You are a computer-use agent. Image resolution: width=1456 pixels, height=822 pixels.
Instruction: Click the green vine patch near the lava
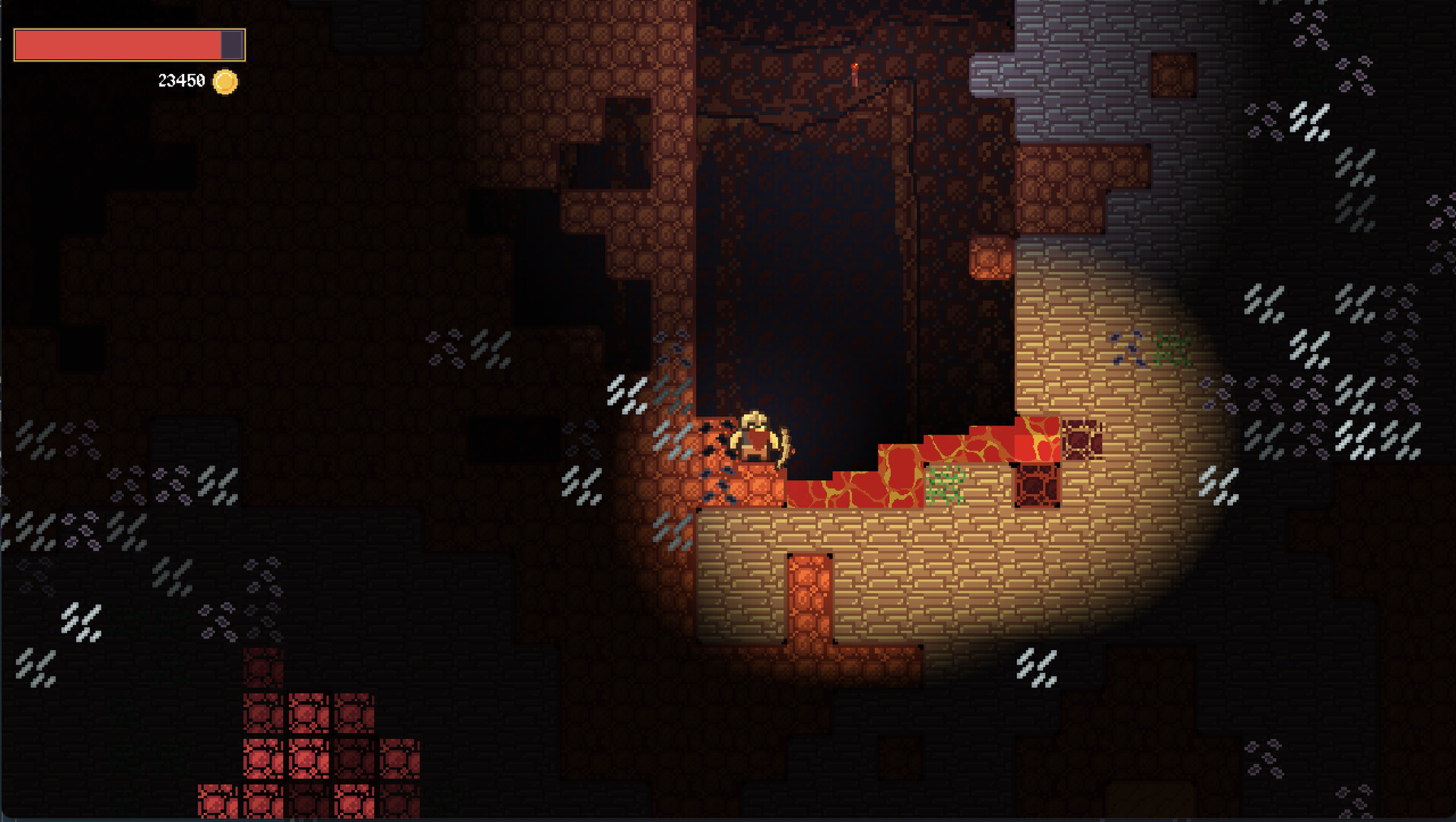(945, 486)
